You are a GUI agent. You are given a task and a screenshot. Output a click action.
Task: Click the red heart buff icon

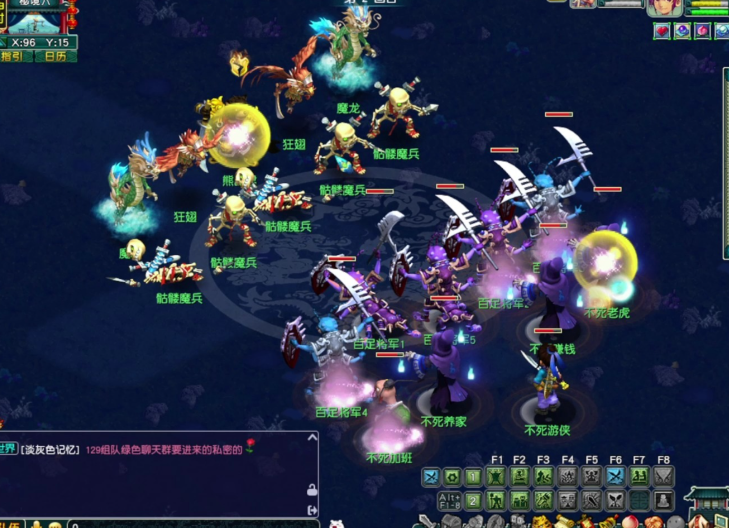pos(662,31)
